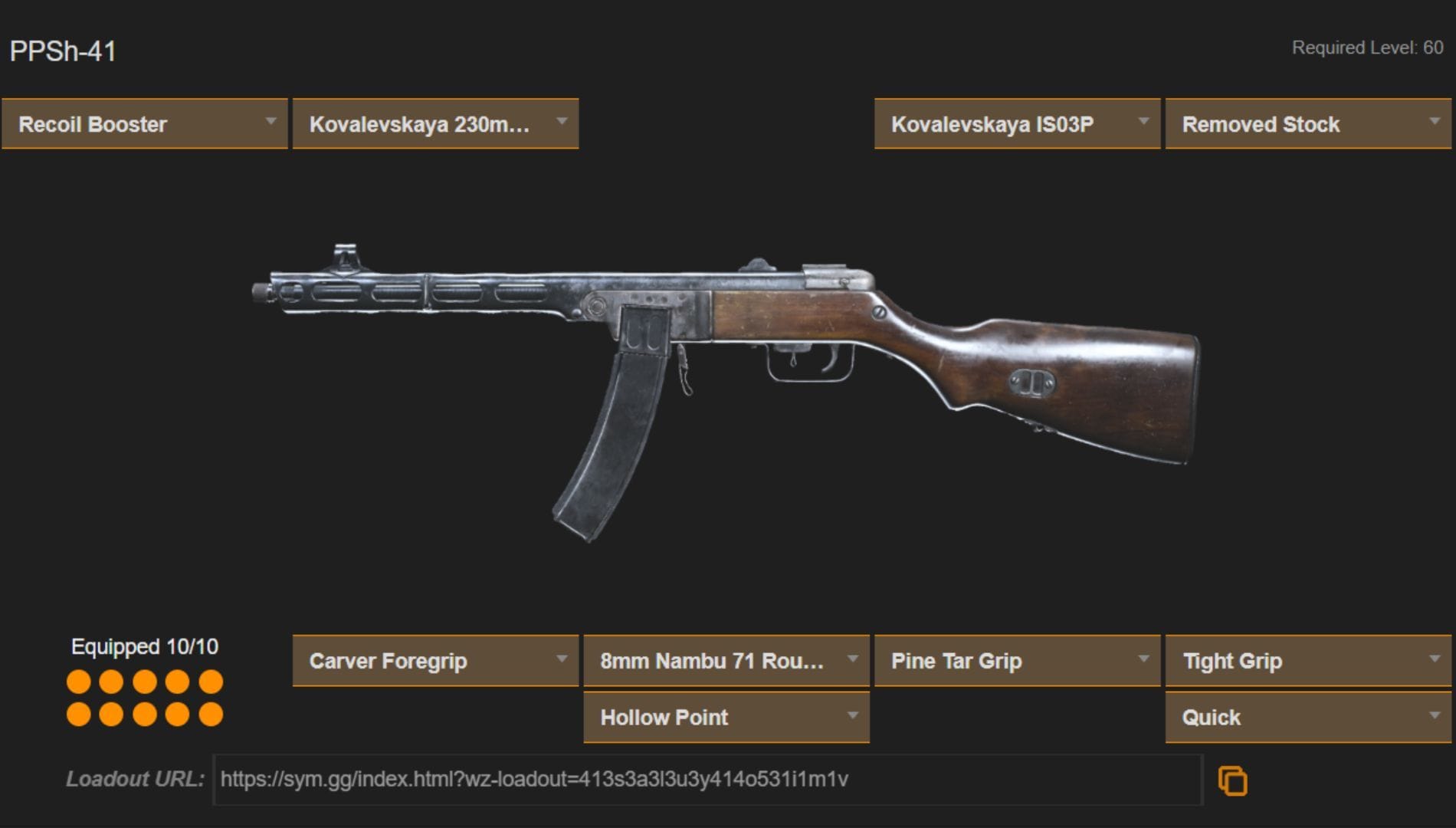Expand the chevron on the Removed Stock selector
This screenshot has height=828, width=1456.
(1437, 122)
